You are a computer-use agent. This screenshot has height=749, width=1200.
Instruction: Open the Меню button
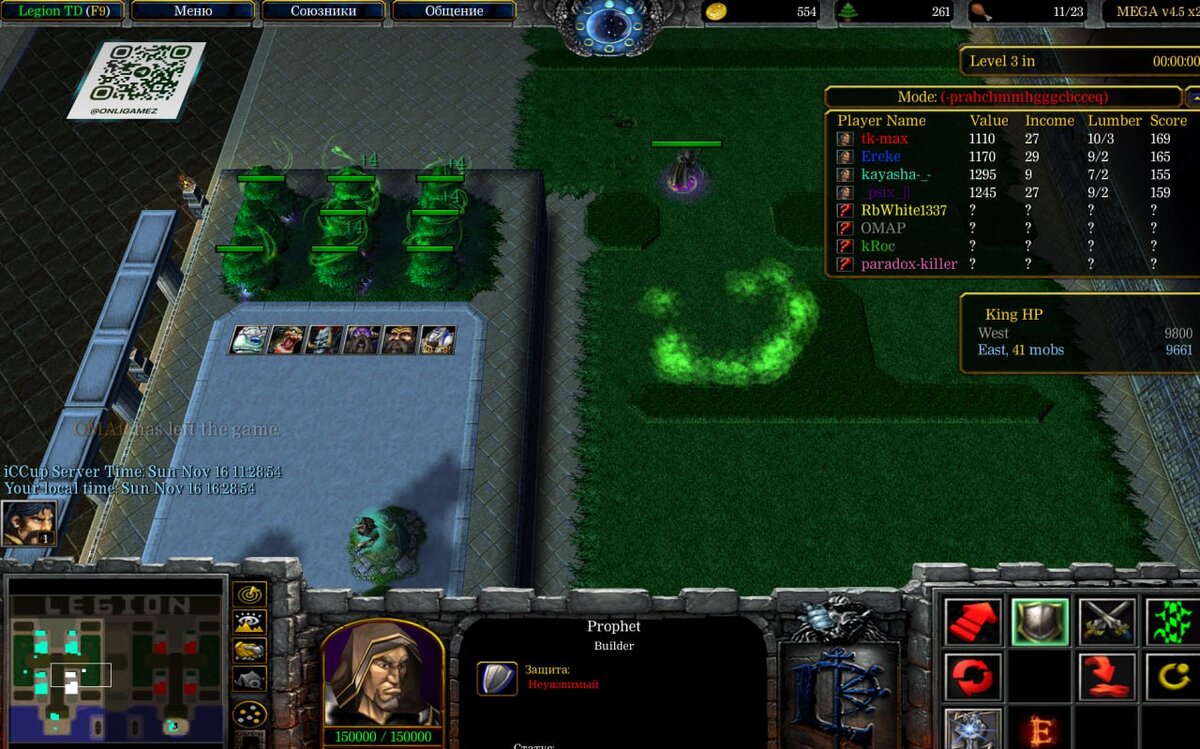tap(193, 11)
